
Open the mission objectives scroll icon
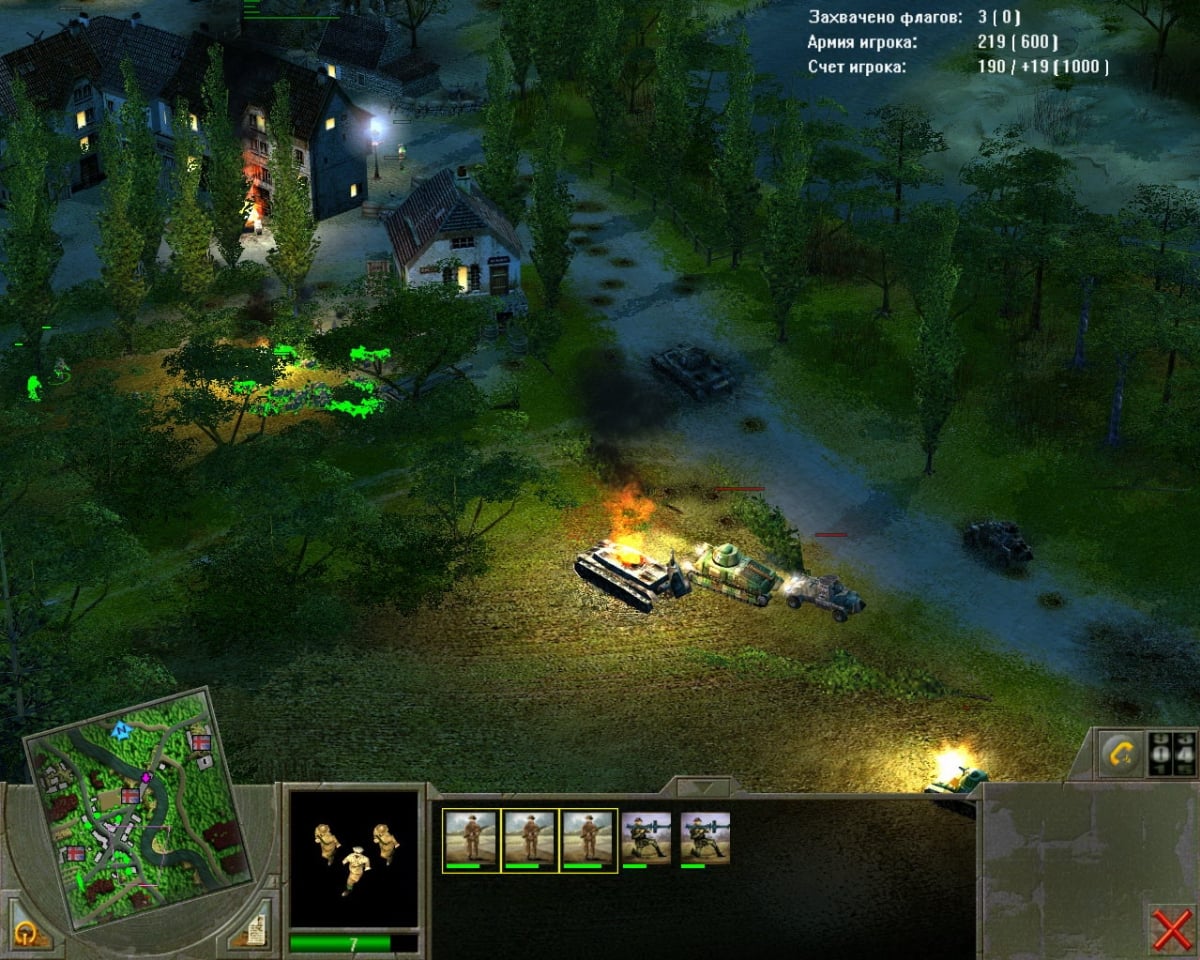click(254, 931)
